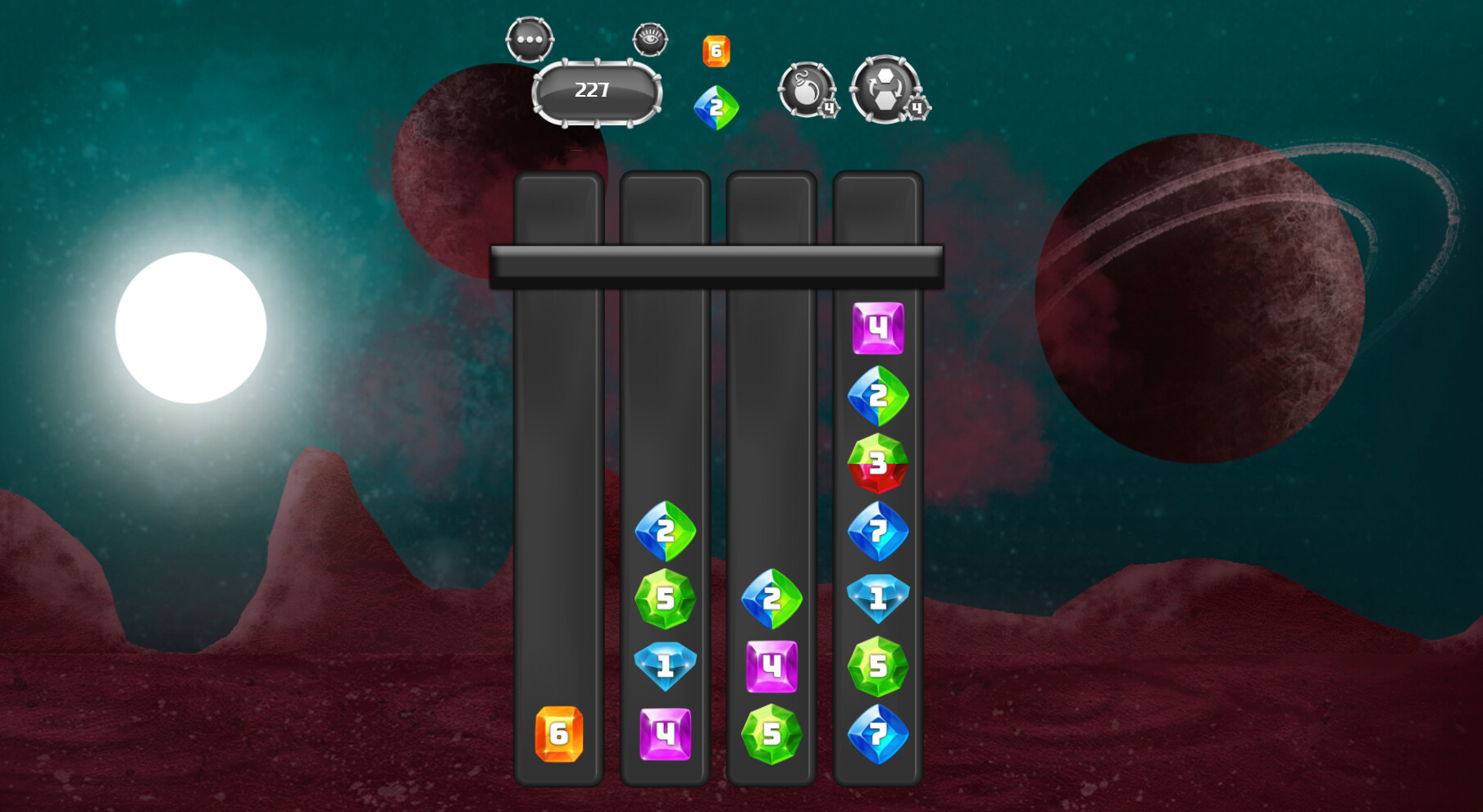This screenshot has width=1483, height=812.
Task: Select the blue-green 2 gem preview
Action: point(716,105)
